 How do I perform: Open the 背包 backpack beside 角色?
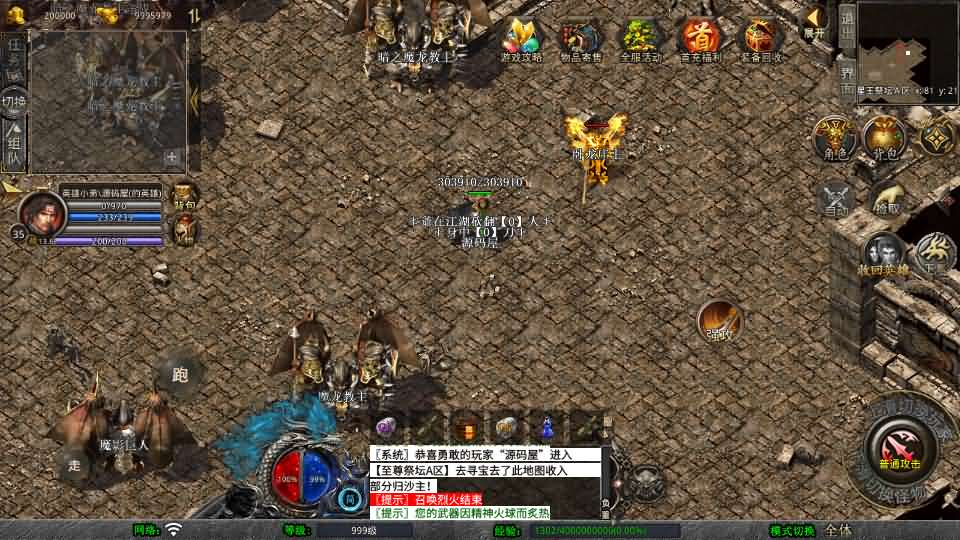tap(884, 136)
